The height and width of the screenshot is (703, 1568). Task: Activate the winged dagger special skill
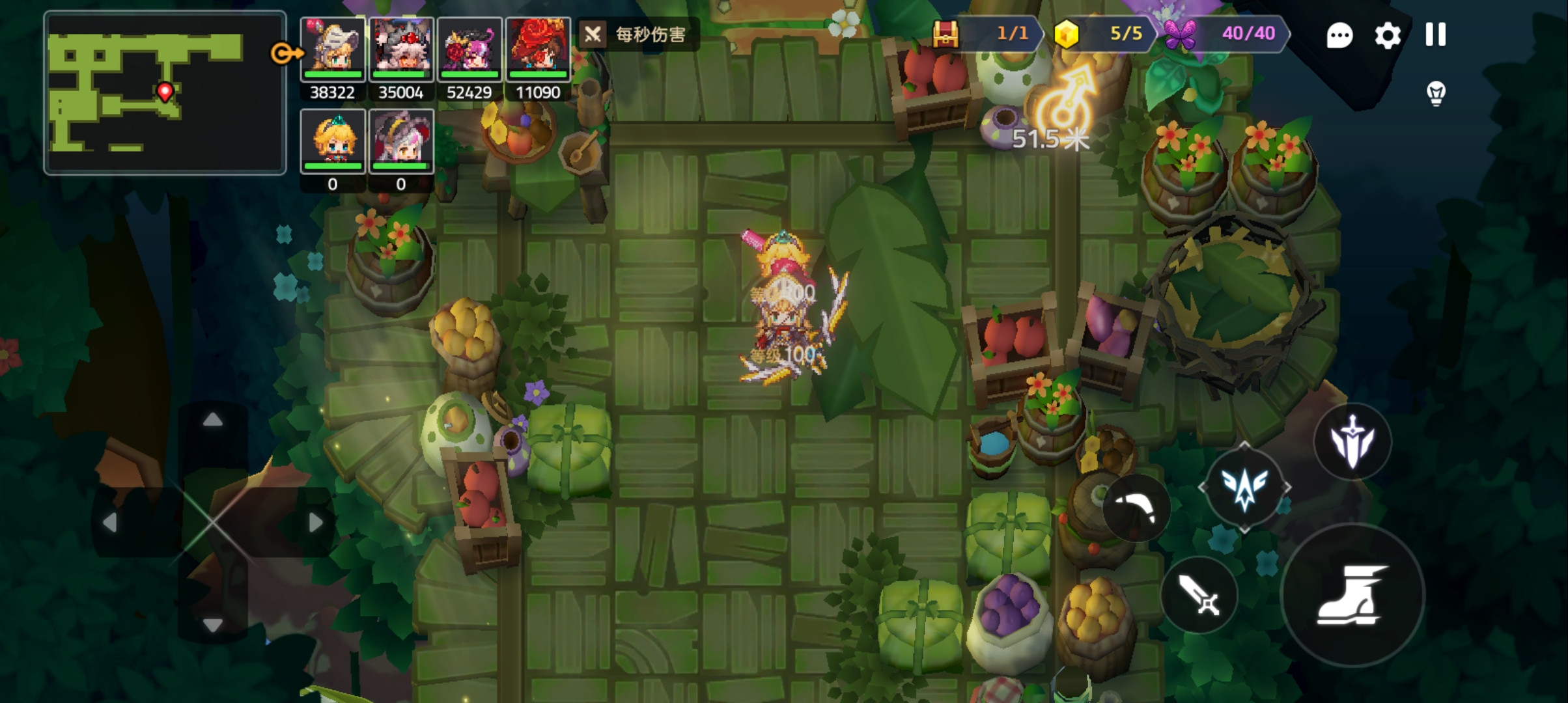tap(1352, 442)
